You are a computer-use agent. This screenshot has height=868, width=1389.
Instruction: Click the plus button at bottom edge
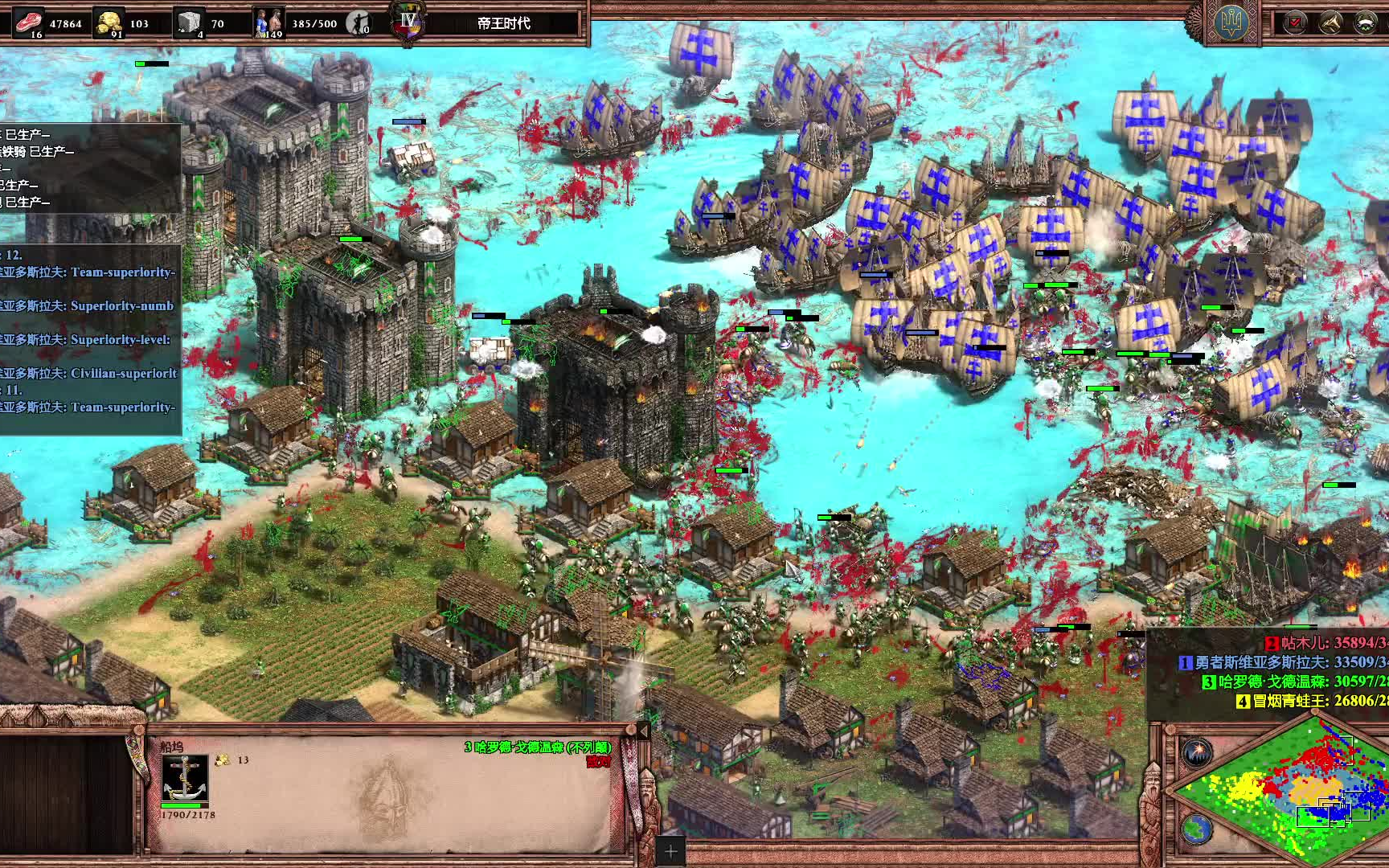tap(670, 851)
